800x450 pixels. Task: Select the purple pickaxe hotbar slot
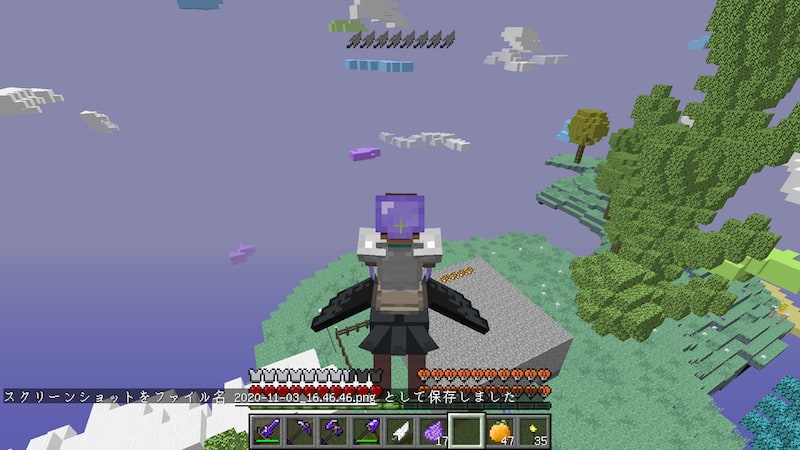pos(300,432)
